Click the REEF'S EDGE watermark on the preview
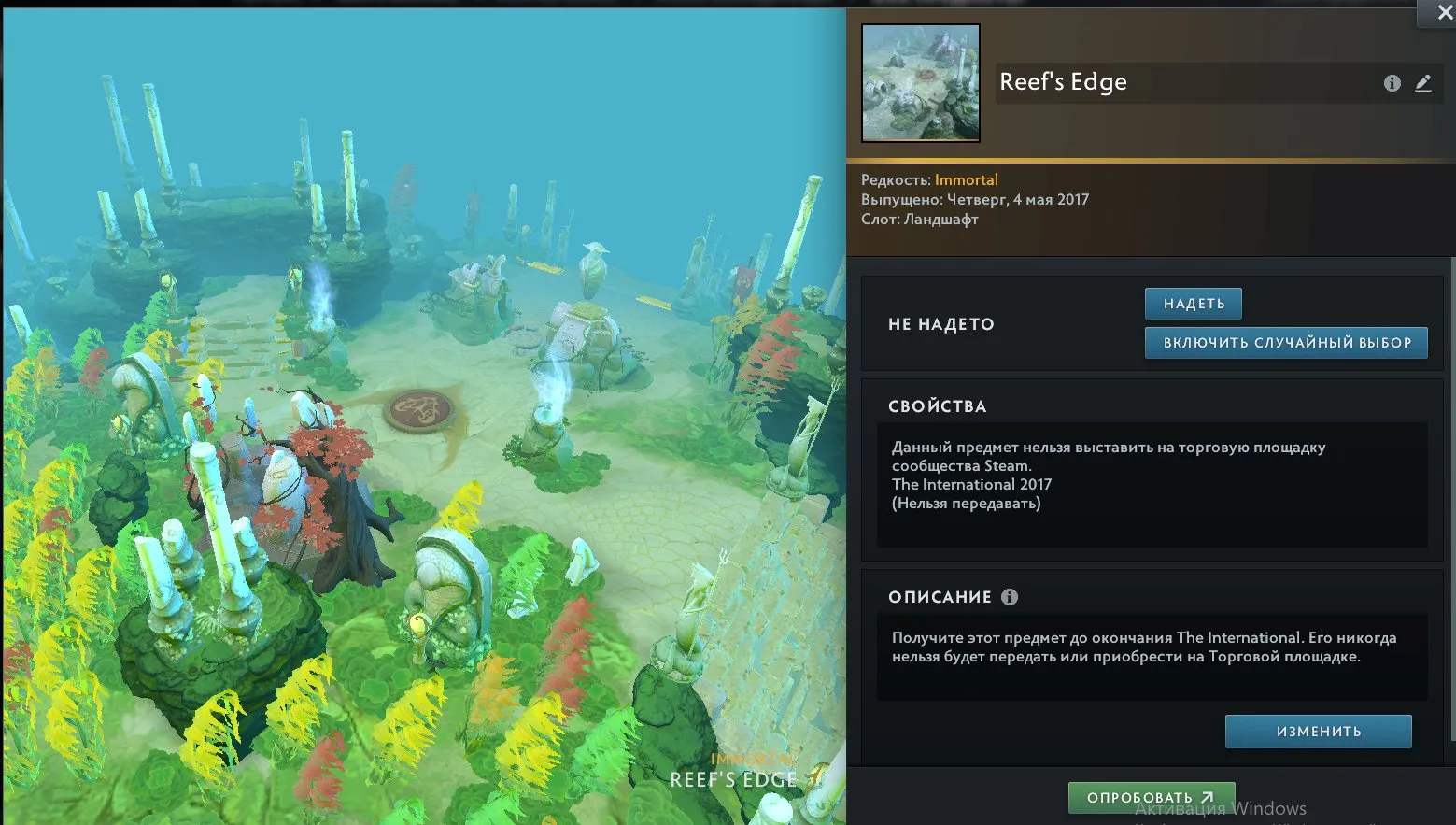The height and width of the screenshot is (825, 1456). pyautogui.click(x=734, y=777)
